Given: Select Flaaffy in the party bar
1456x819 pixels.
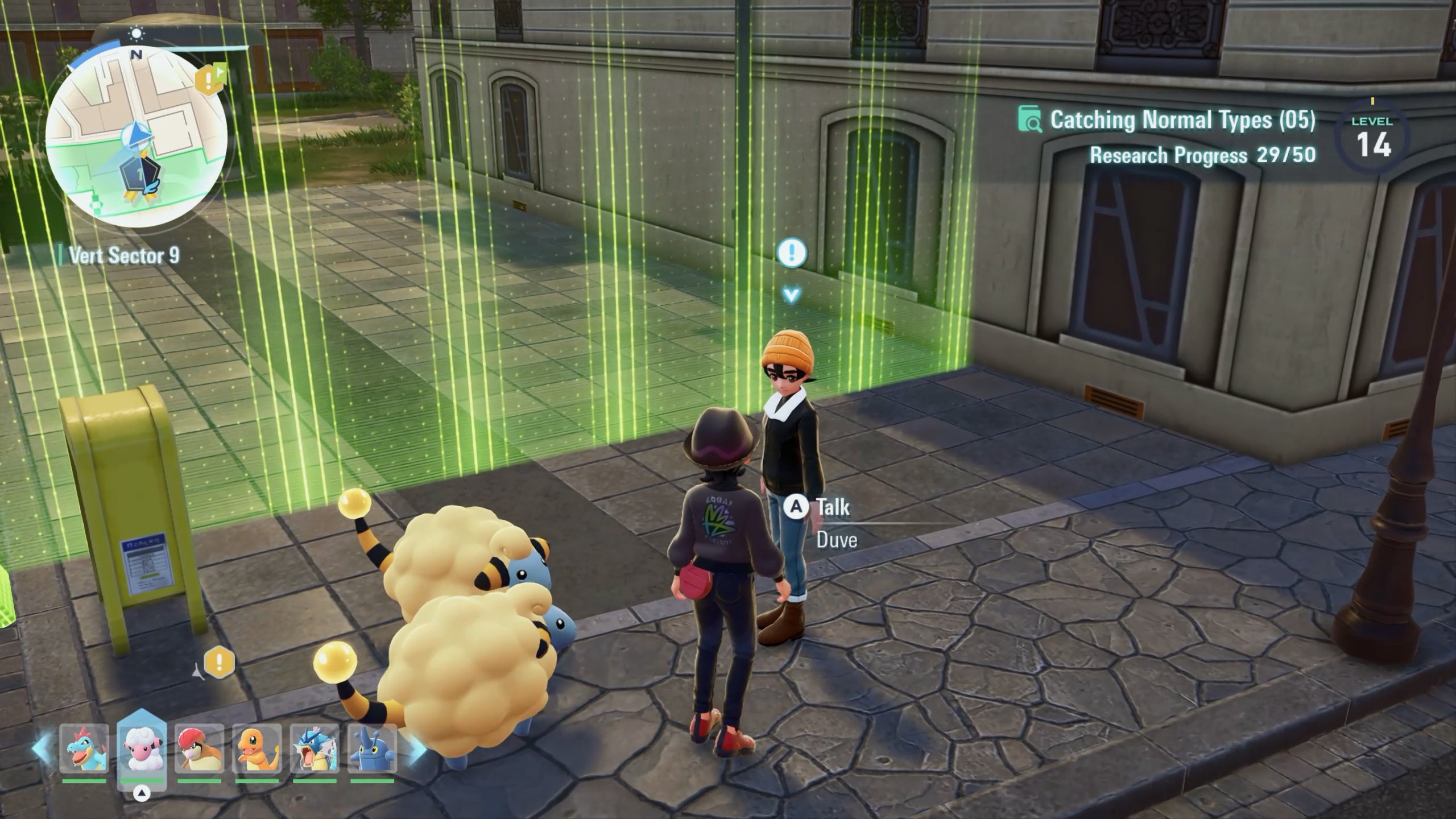Looking at the screenshot, I should point(142,748).
